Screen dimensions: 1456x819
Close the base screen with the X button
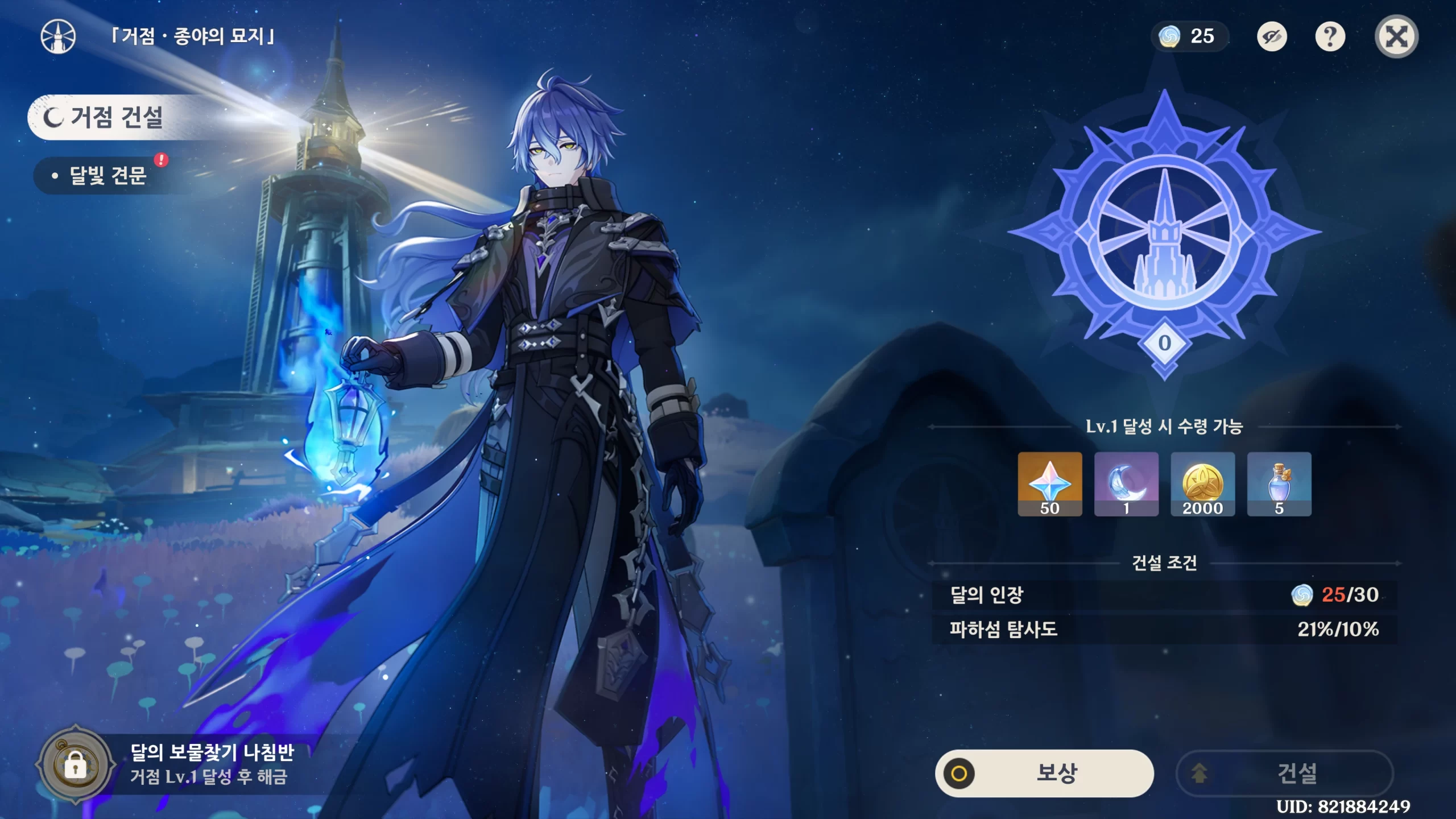coord(1396,37)
